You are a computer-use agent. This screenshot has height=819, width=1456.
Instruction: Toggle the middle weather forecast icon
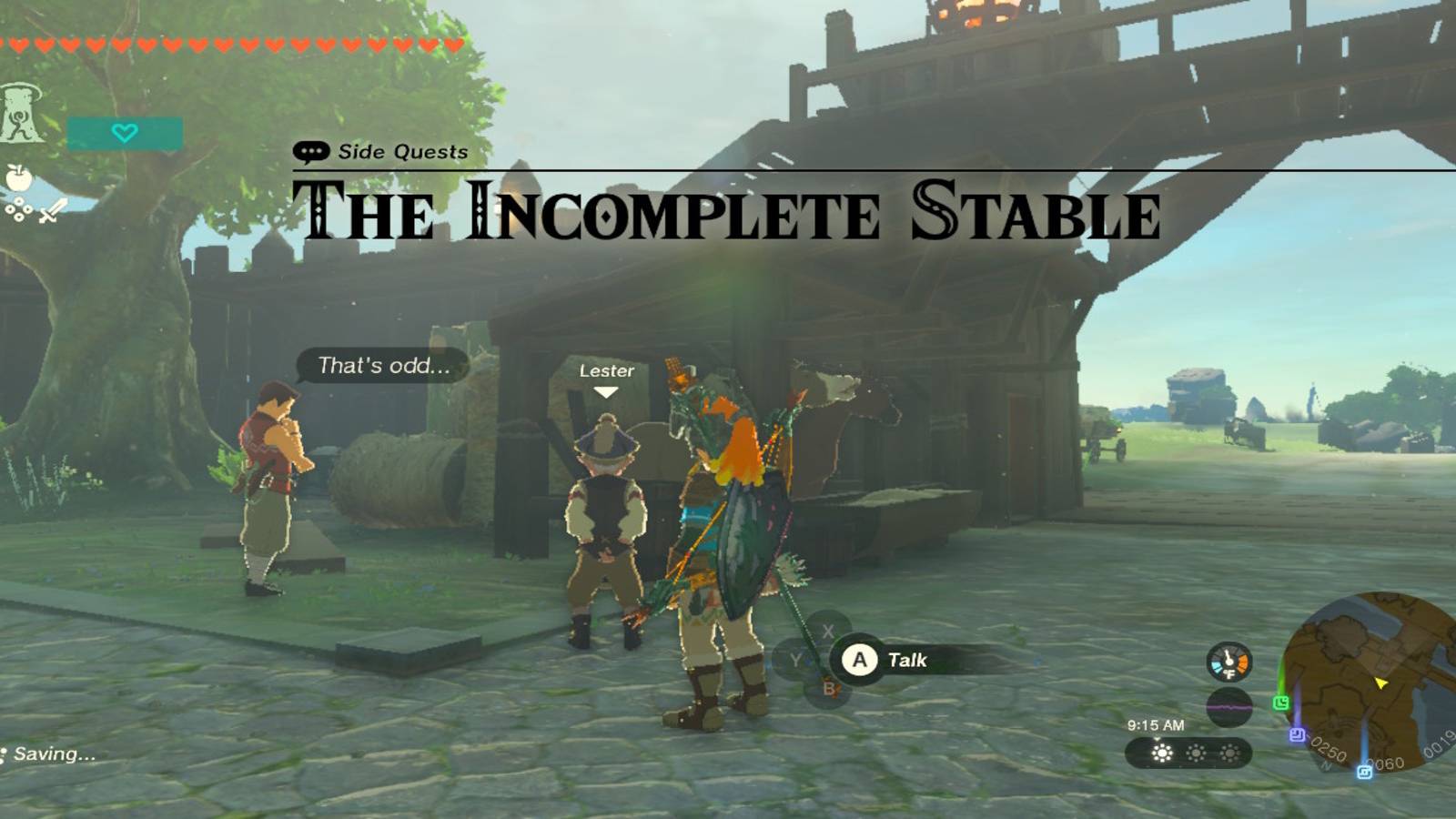(x=1195, y=753)
